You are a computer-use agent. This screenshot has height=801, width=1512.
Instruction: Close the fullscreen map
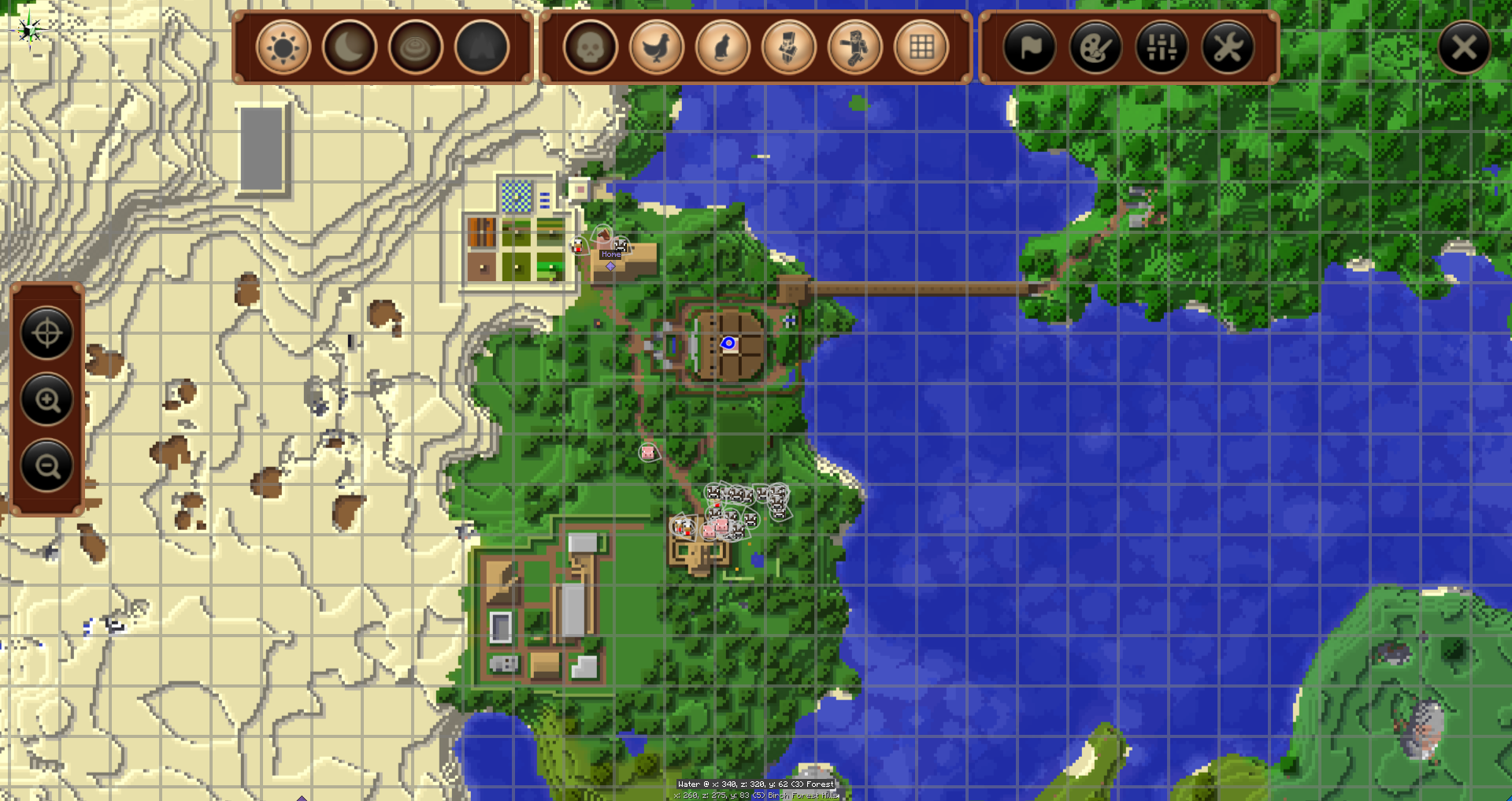coord(1464,48)
